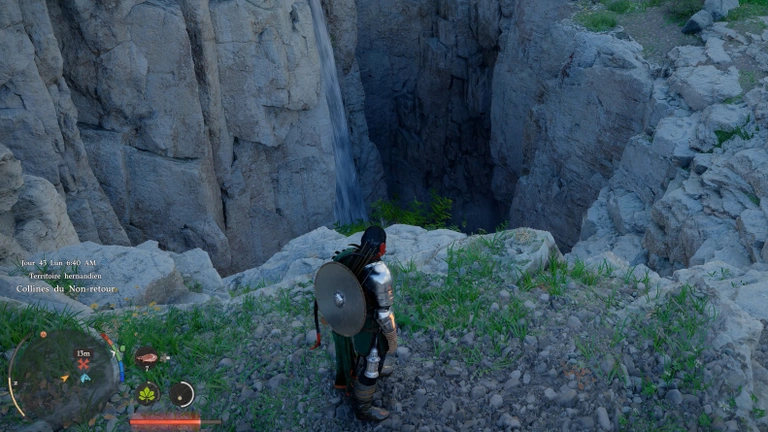This screenshot has height=432, width=768.
Task: Select the dark circular gauge icon
Action: tap(182, 394)
